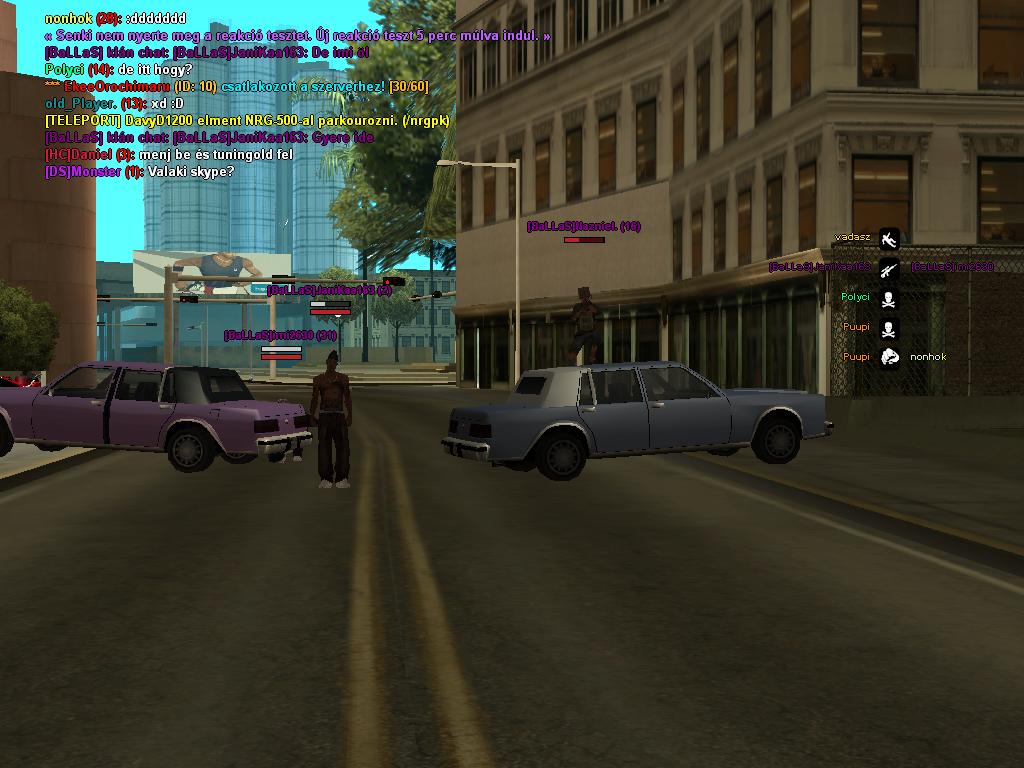The image size is (1024, 768).
Task: Select the "Valaki skype?" chat message
Action: tap(139, 172)
